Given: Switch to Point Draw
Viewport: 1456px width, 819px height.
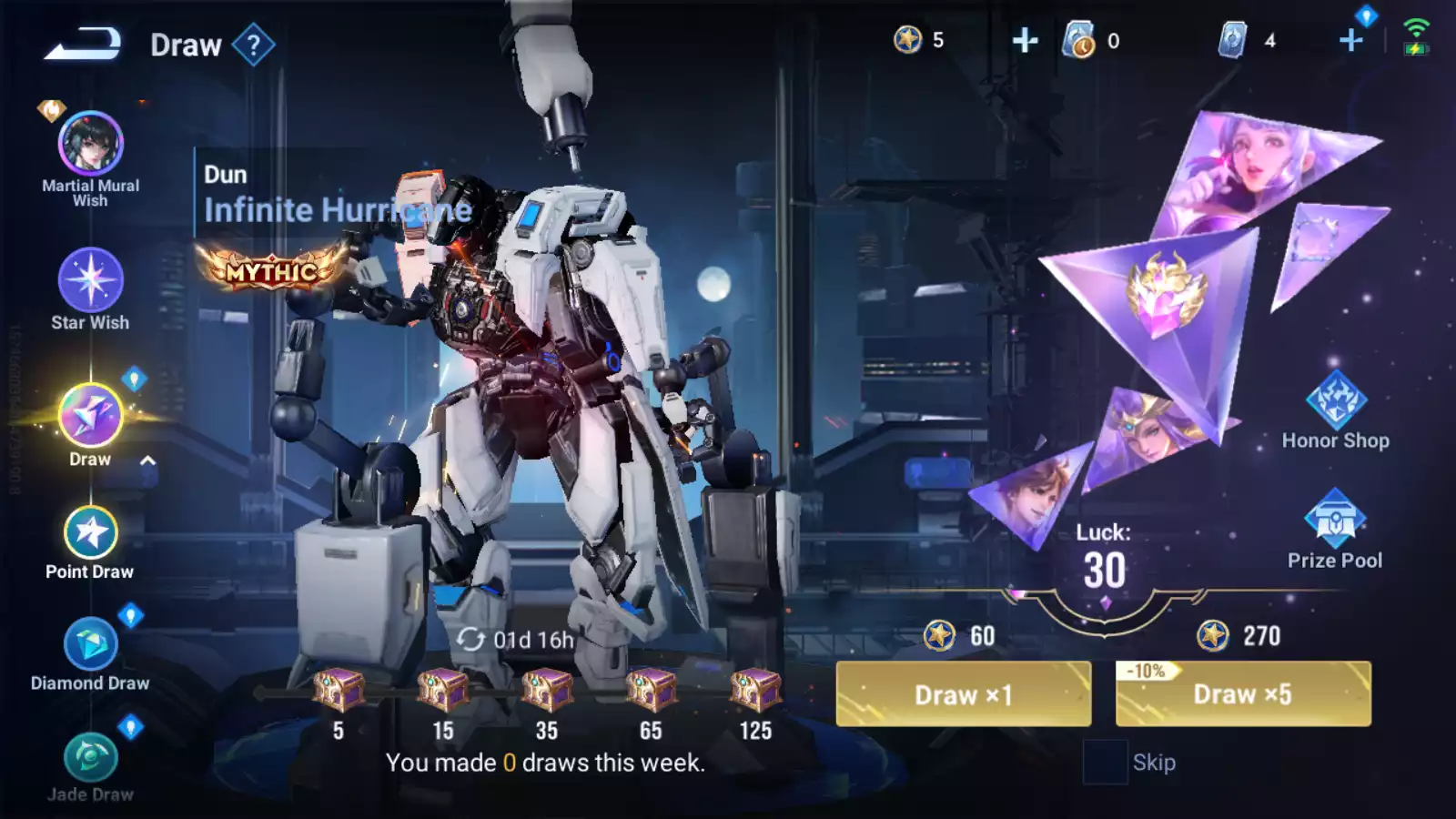Looking at the screenshot, I should point(90,534).
